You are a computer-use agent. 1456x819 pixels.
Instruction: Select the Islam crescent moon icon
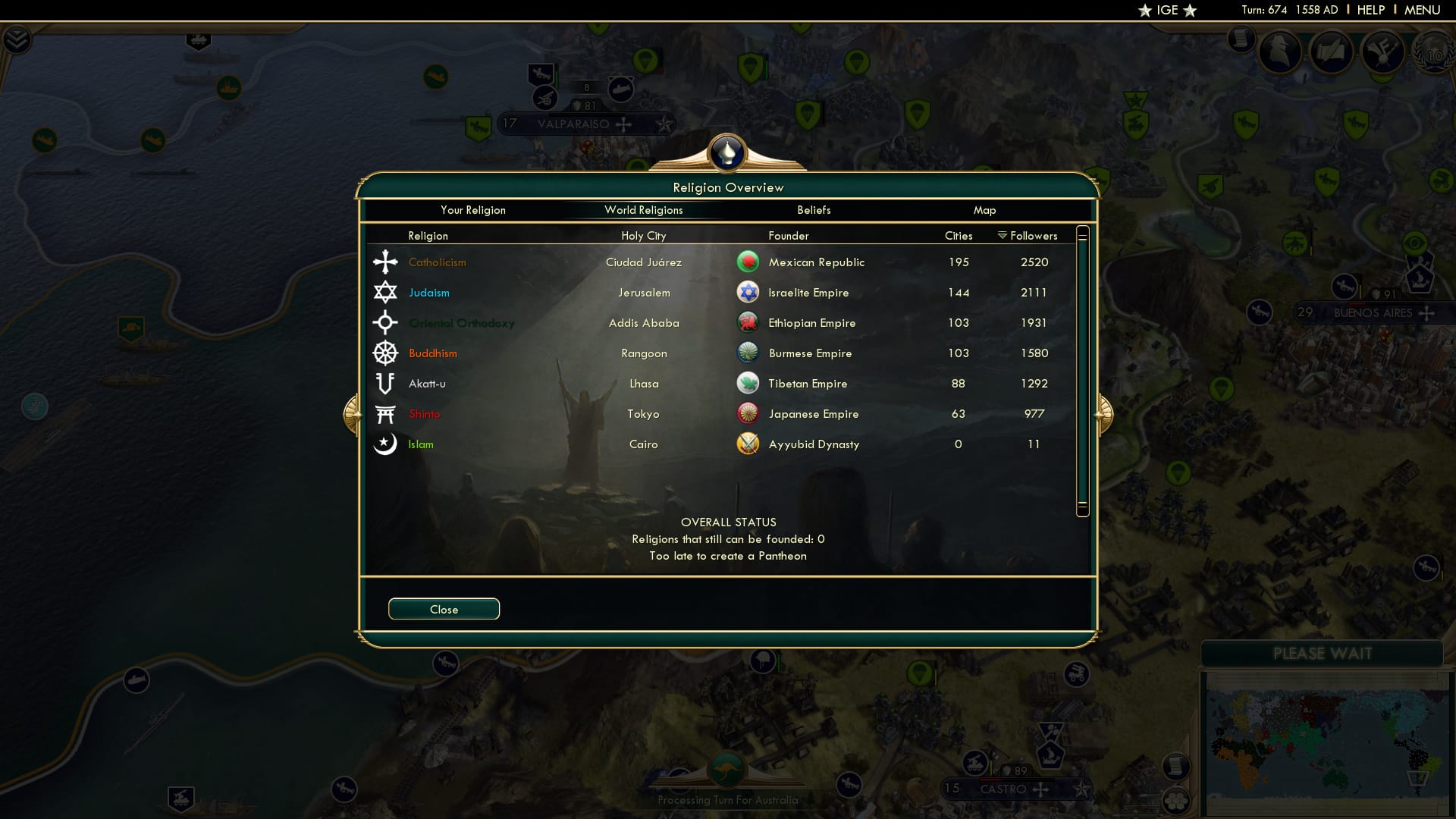click(386, 444)
